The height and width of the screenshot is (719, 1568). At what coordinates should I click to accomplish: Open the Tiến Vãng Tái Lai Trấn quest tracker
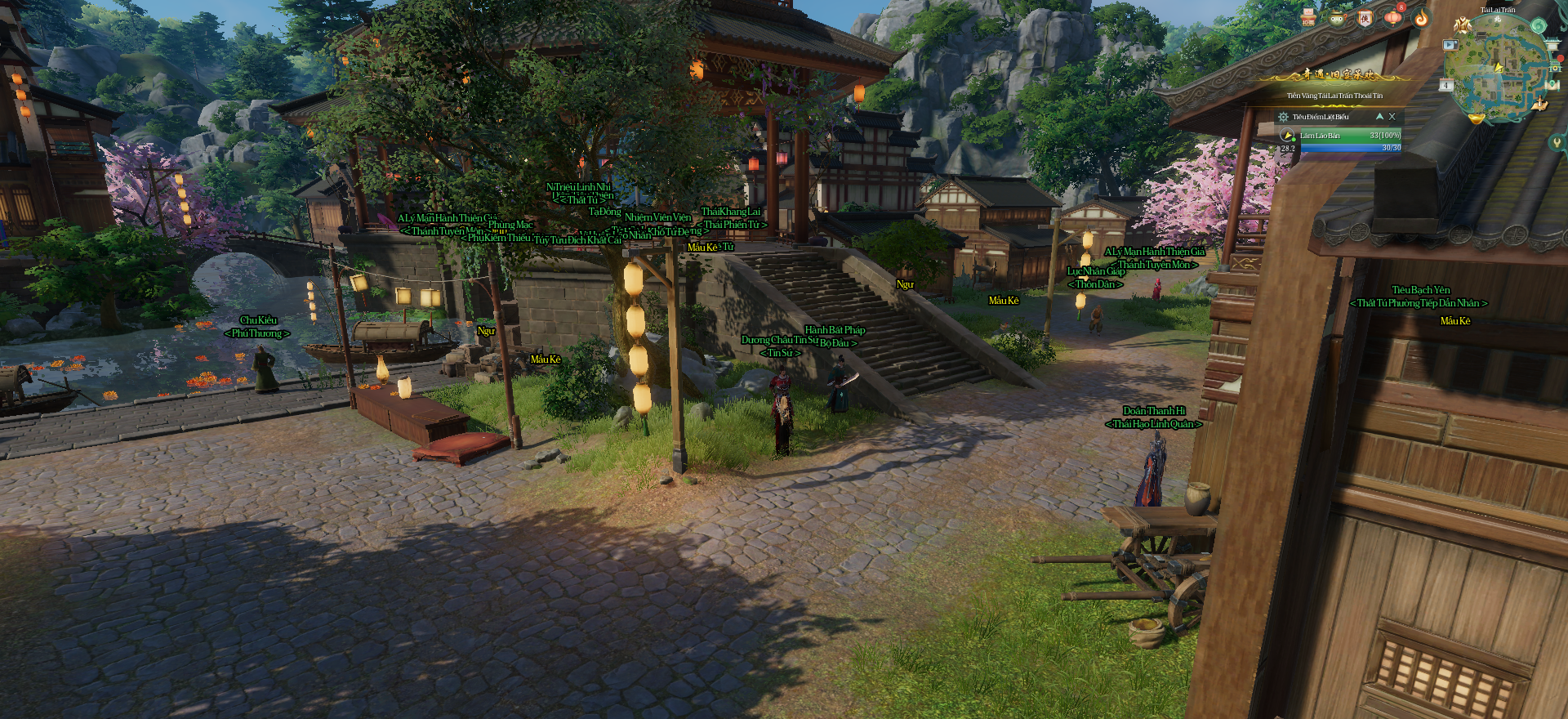click(1334, 96)
